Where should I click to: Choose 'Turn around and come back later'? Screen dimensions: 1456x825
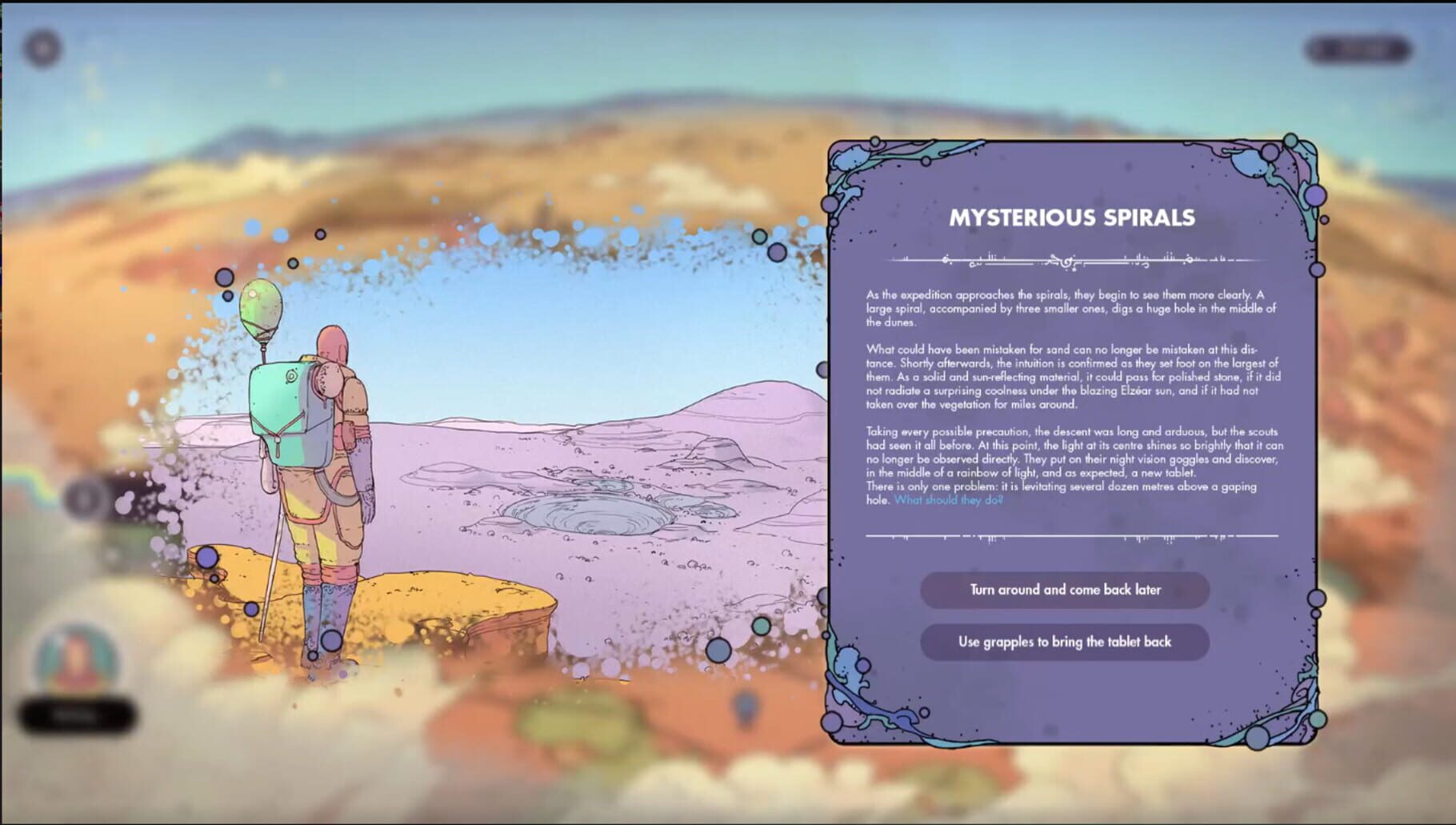click(1064, 591)
